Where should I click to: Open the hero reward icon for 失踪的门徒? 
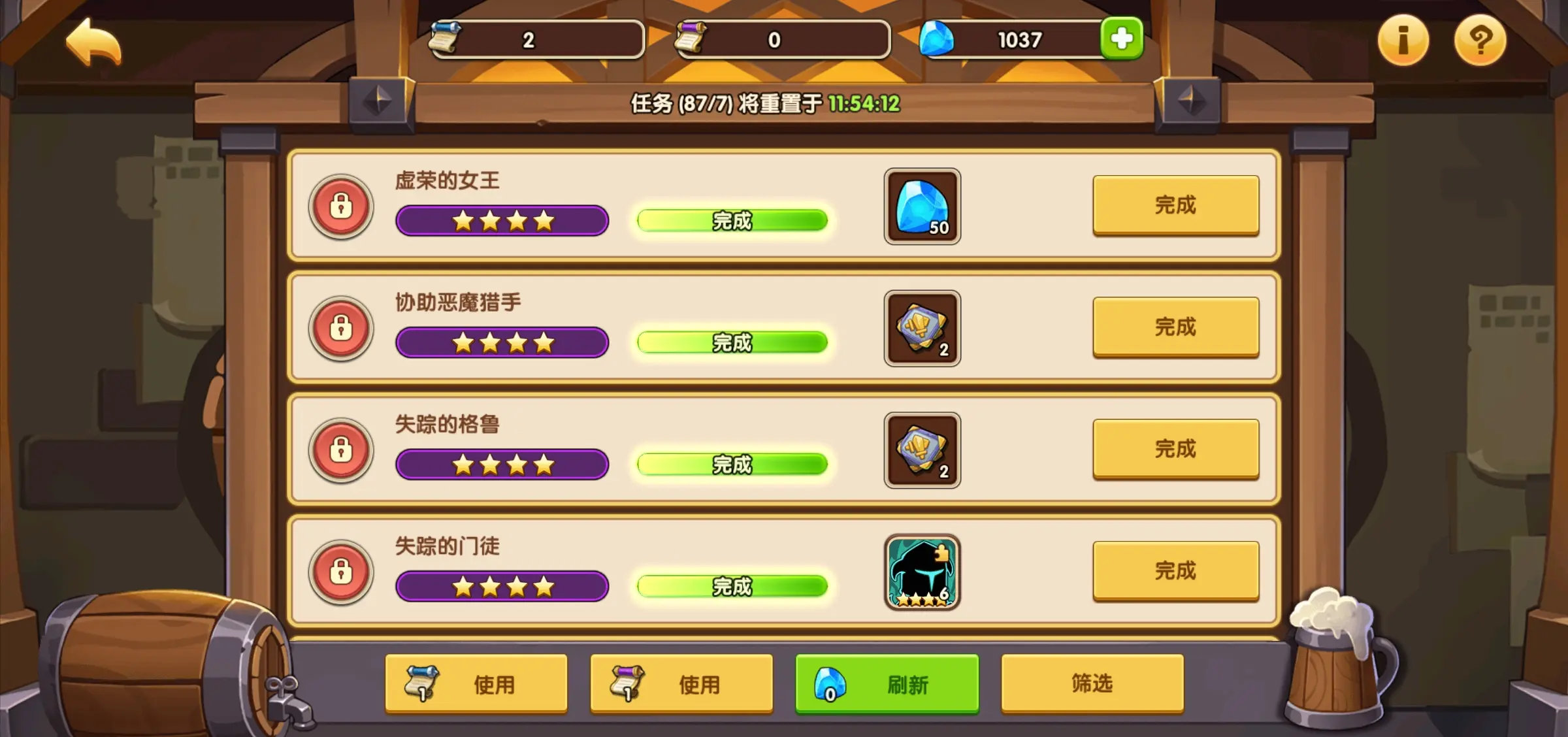tap(922, 573)
